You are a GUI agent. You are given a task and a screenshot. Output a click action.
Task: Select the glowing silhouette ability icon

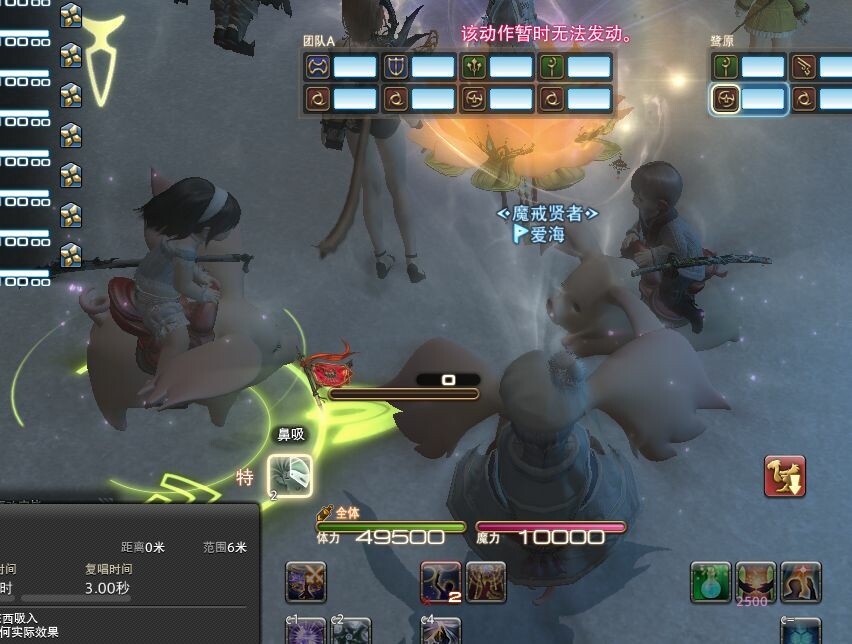802,581
